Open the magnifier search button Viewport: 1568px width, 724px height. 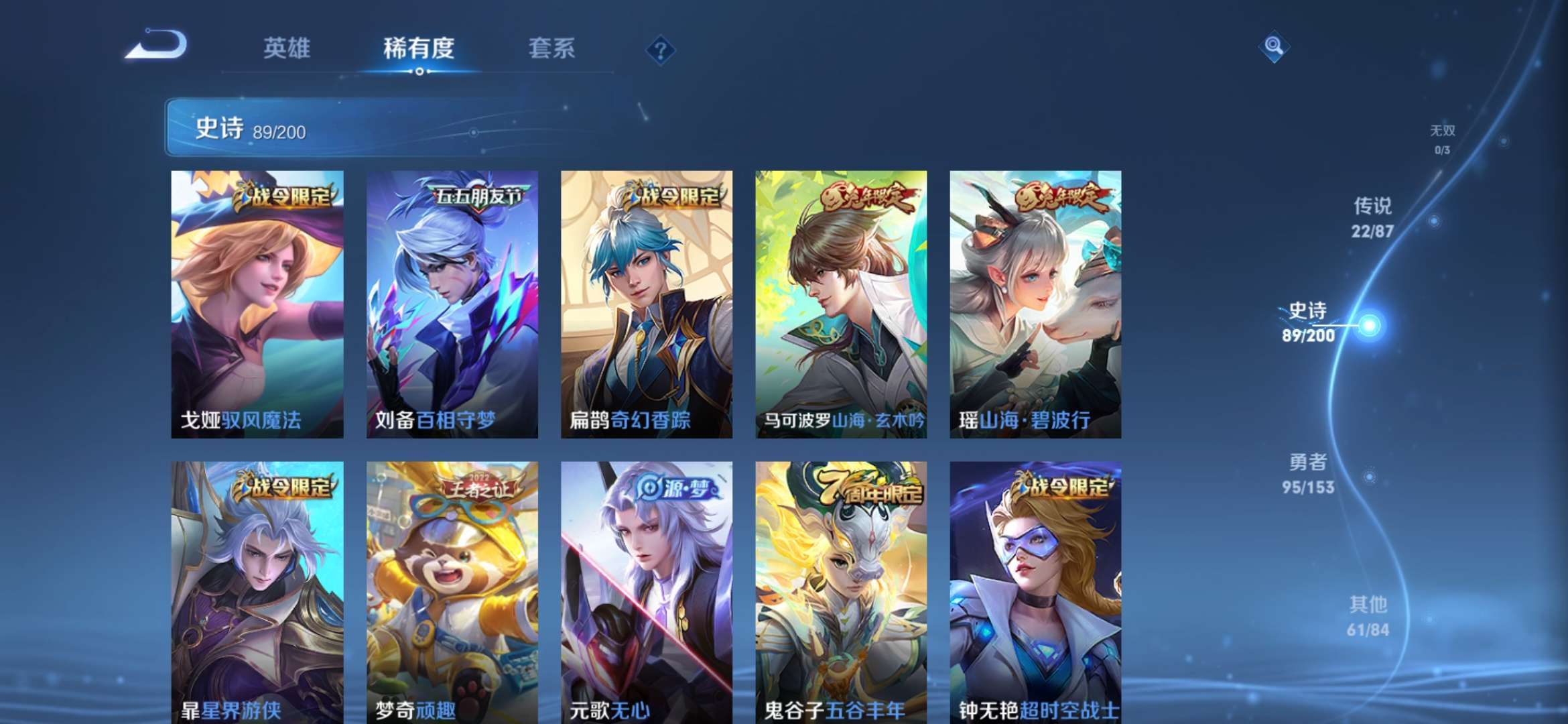1273,47
